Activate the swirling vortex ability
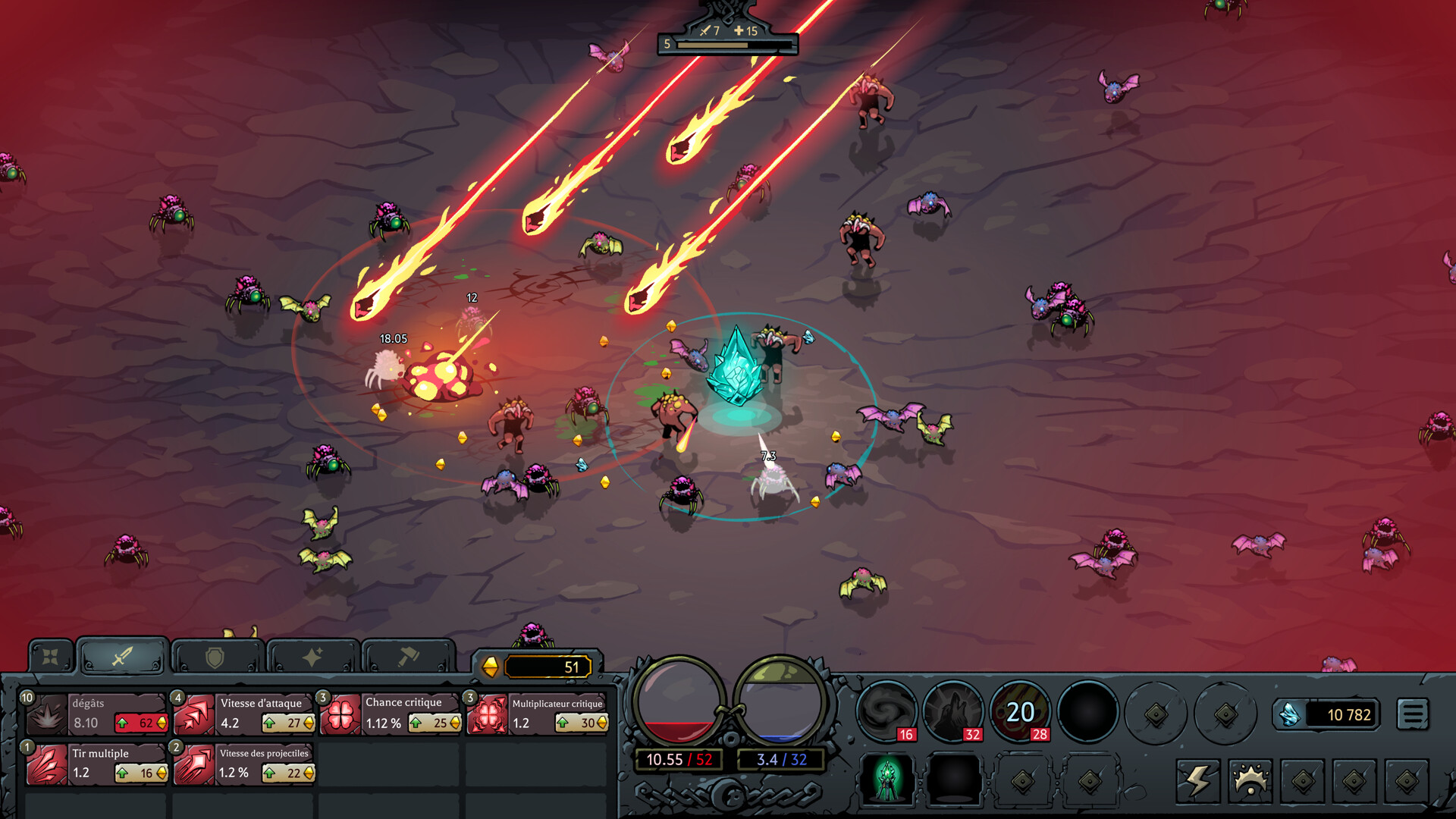This screenshot has height=819, width=1456. (x=886, y=711)
